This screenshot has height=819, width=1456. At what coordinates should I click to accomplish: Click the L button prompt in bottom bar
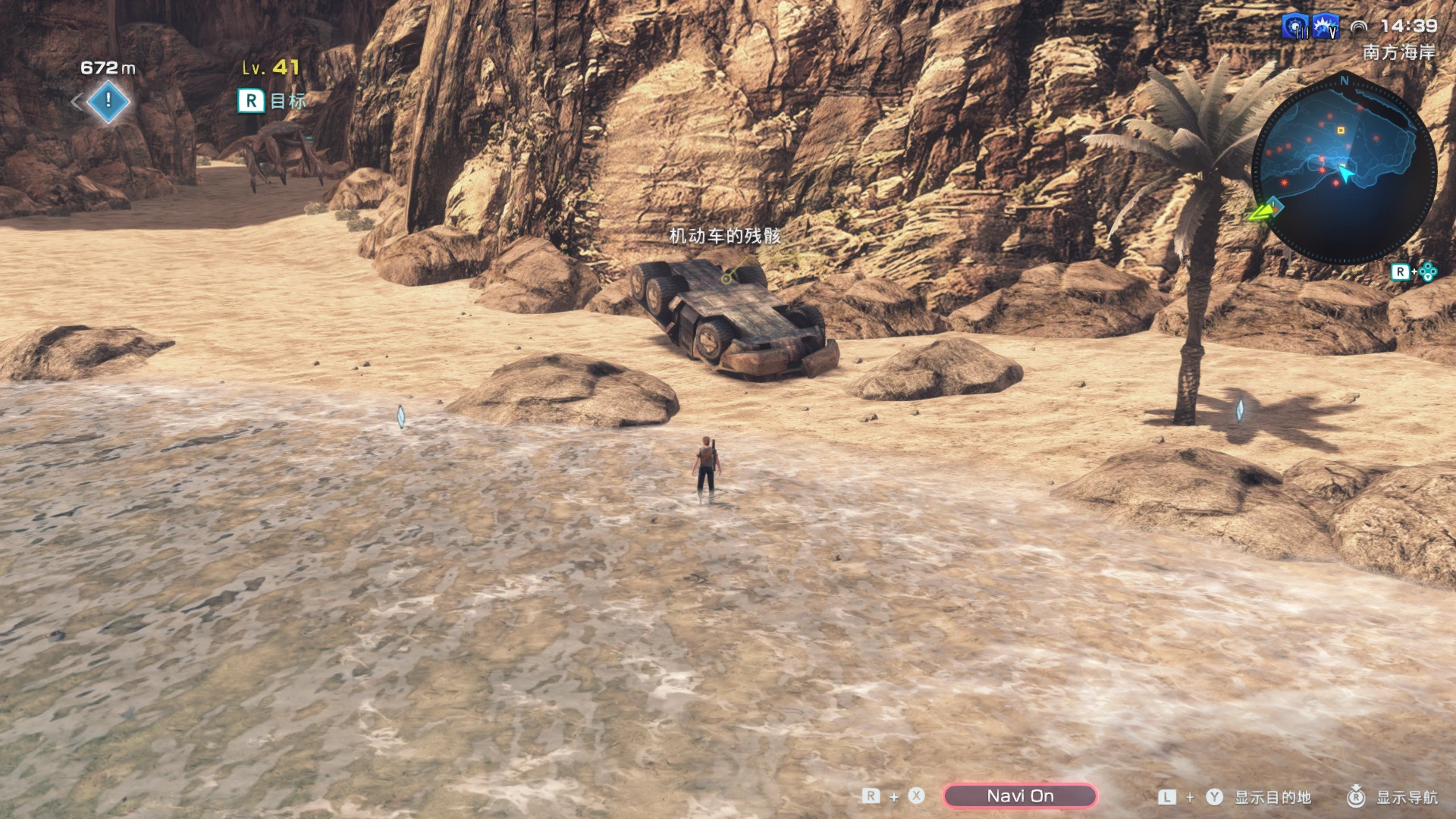click(x=1166, y=796)
